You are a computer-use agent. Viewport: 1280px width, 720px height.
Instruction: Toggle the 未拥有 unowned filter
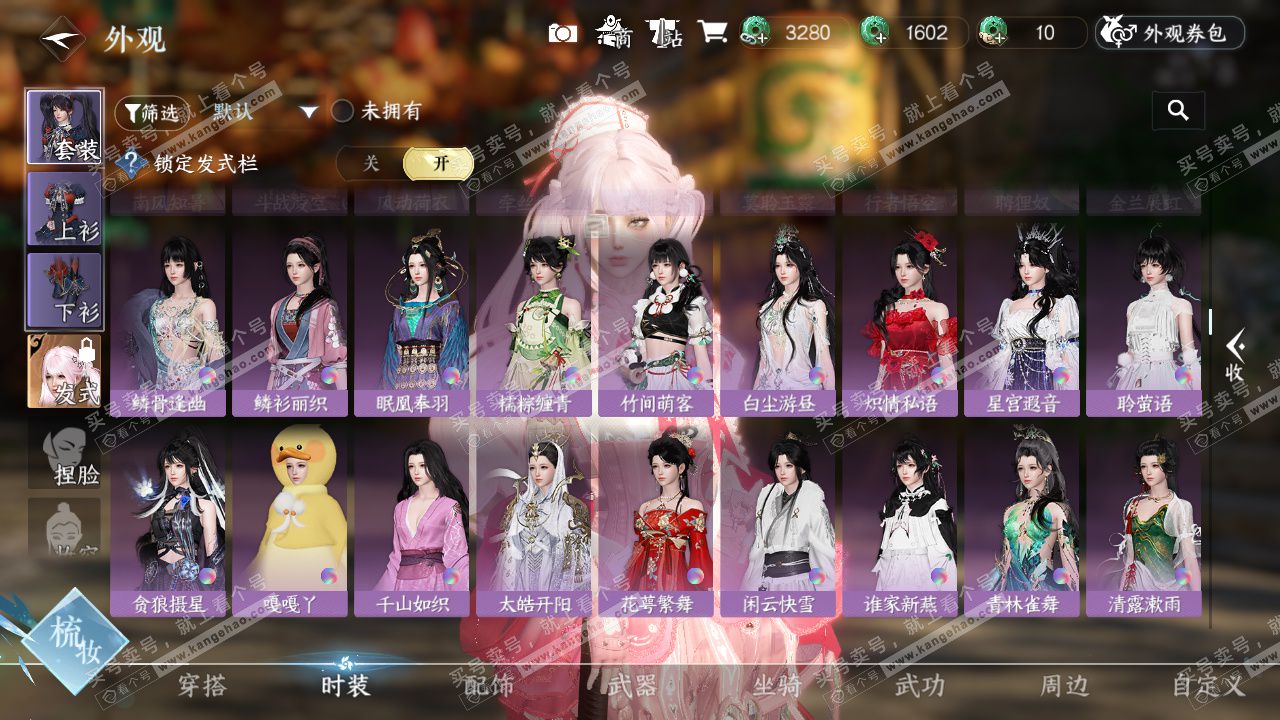343,111
